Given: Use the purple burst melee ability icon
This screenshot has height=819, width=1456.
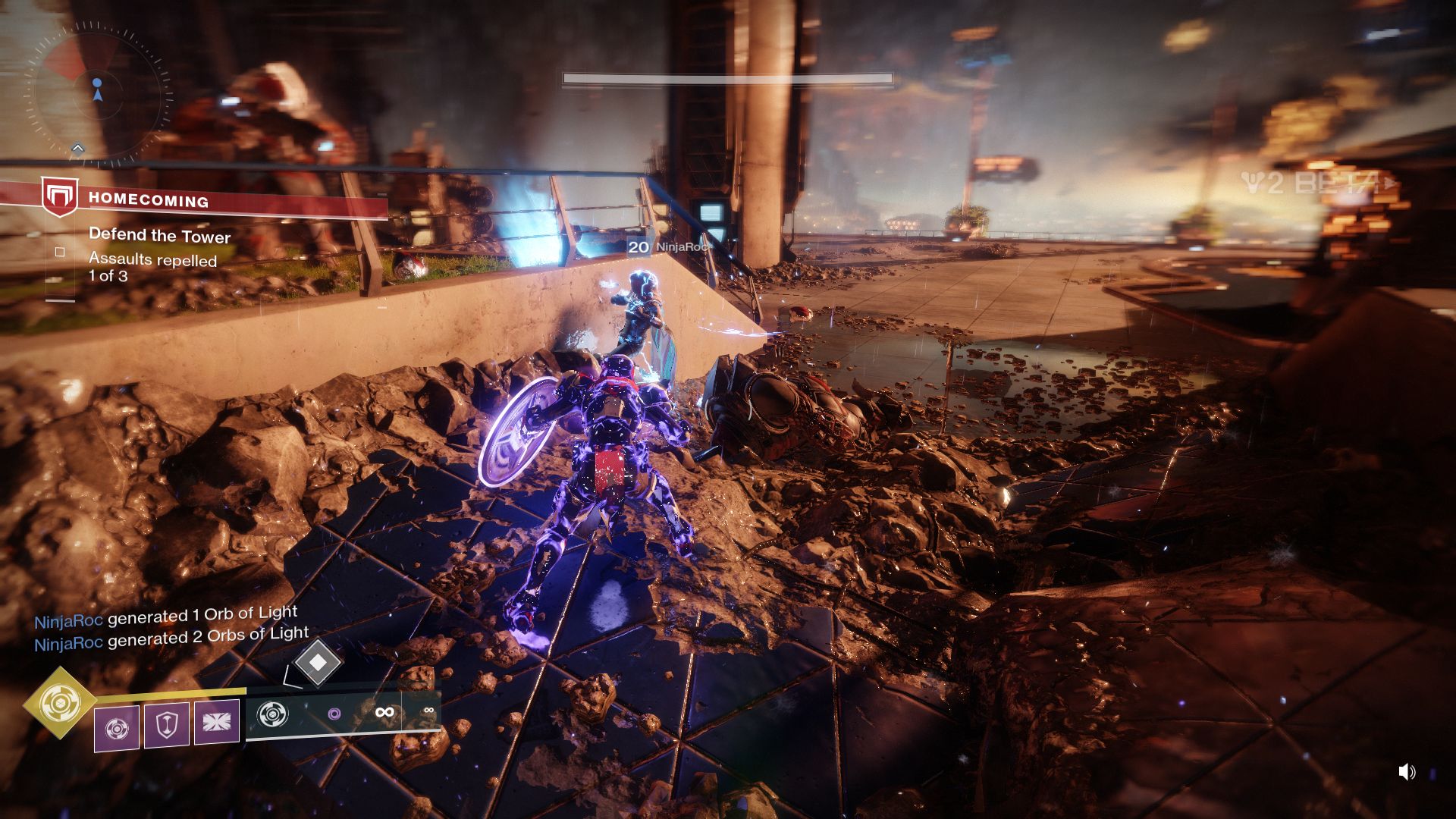Looking at the screenshot, I should tap(216, 722).
